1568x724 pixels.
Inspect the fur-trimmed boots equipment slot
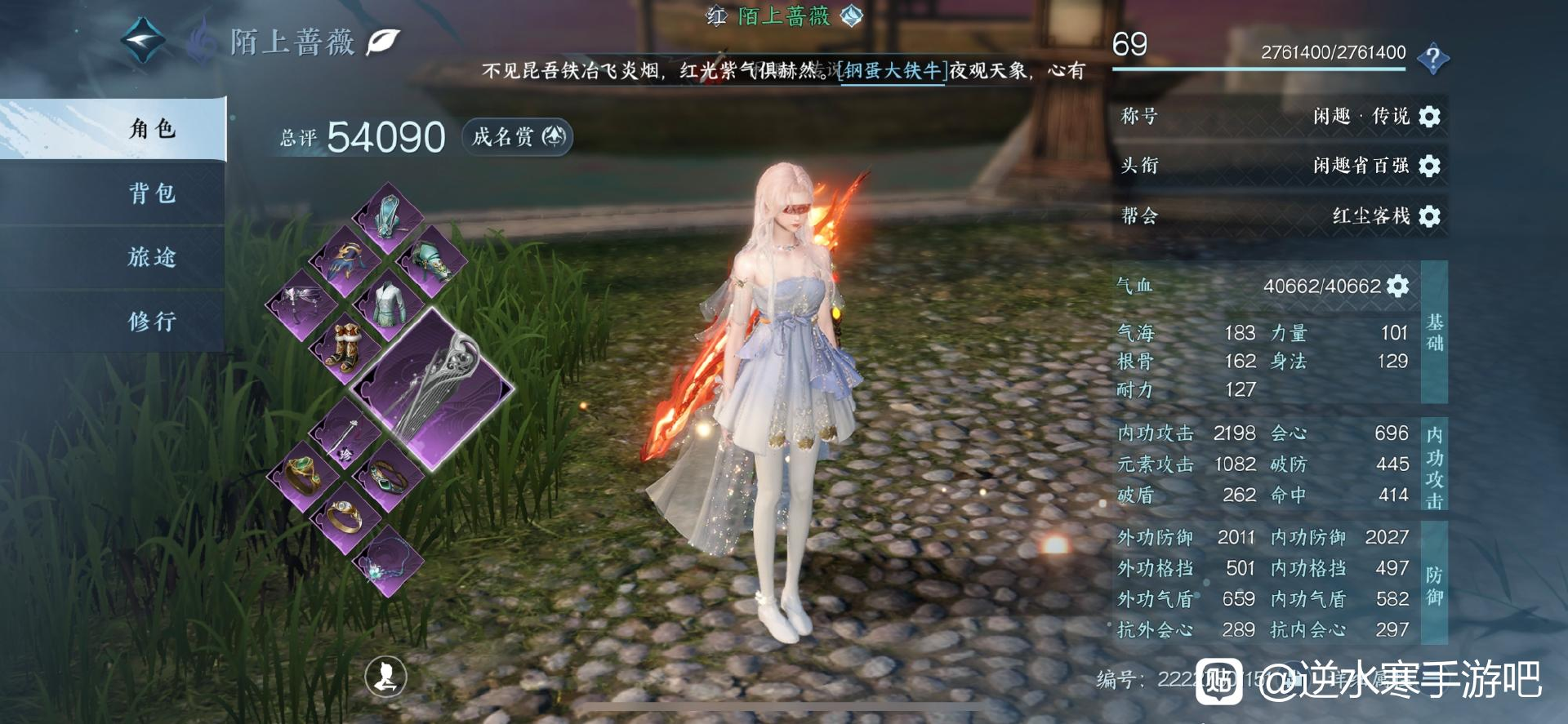tap(345, 346)
